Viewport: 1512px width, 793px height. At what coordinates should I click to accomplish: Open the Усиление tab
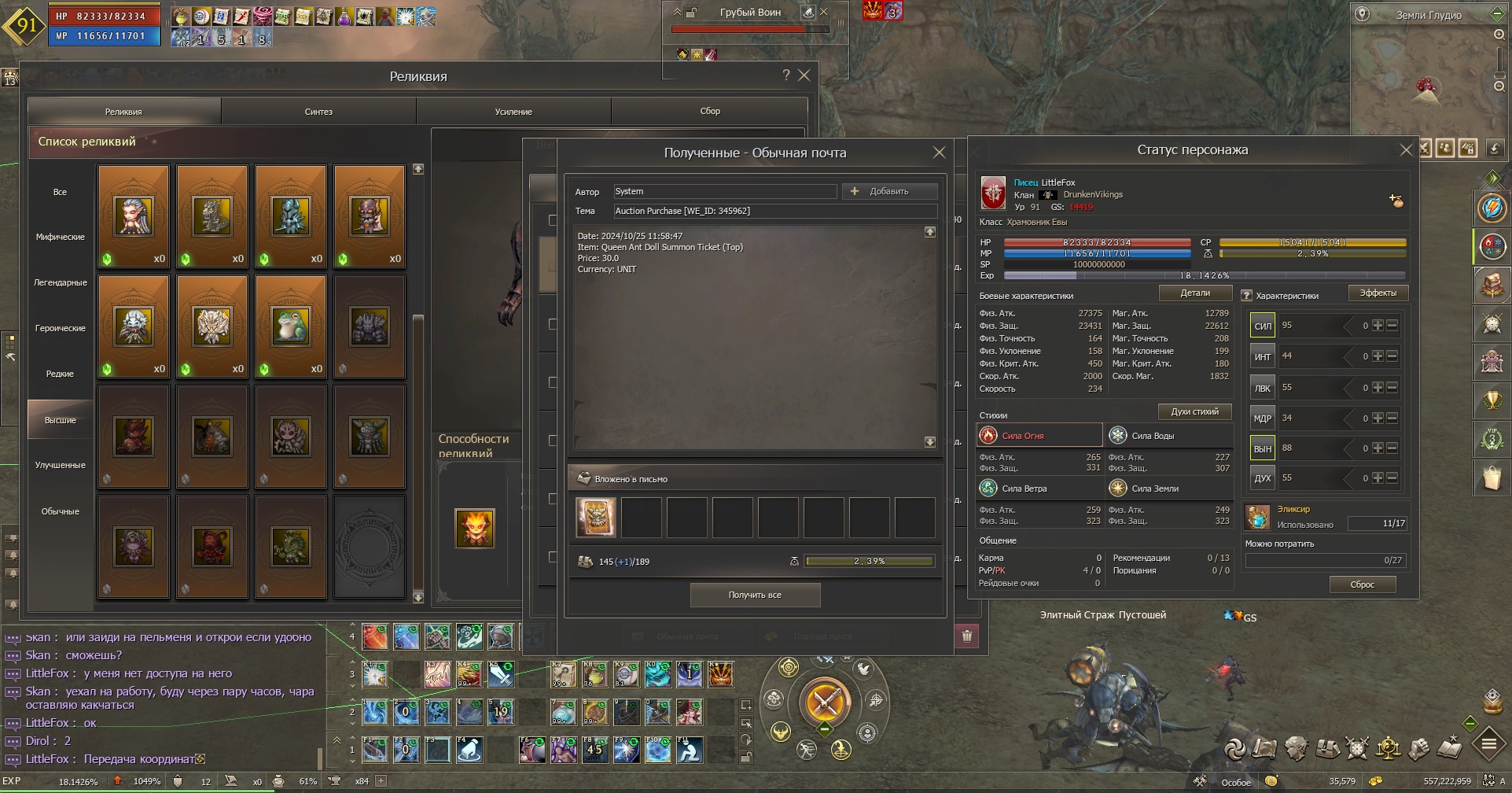click(x=513, y=112)
